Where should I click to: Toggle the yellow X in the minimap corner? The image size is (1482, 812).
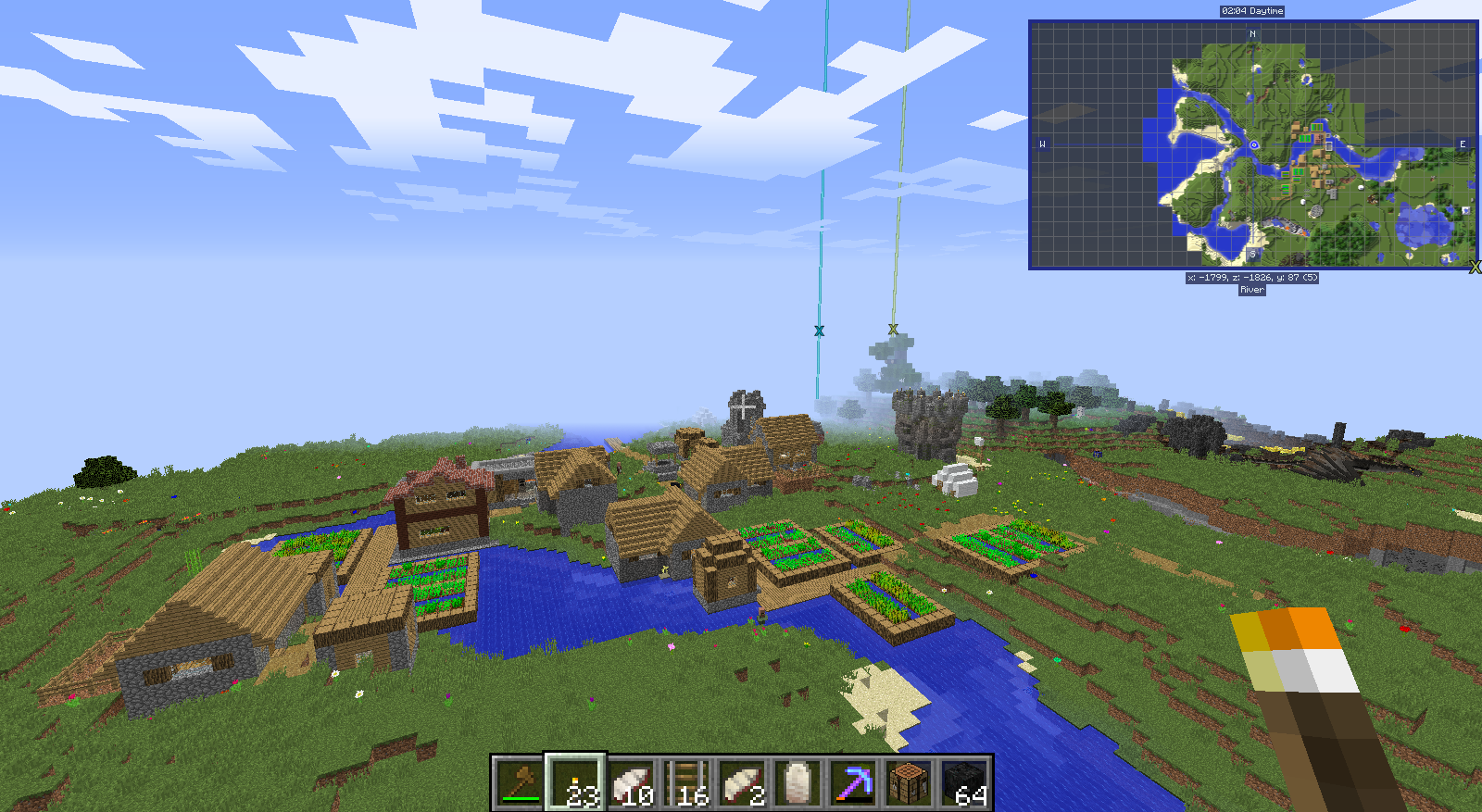[x=1476, y=267]
